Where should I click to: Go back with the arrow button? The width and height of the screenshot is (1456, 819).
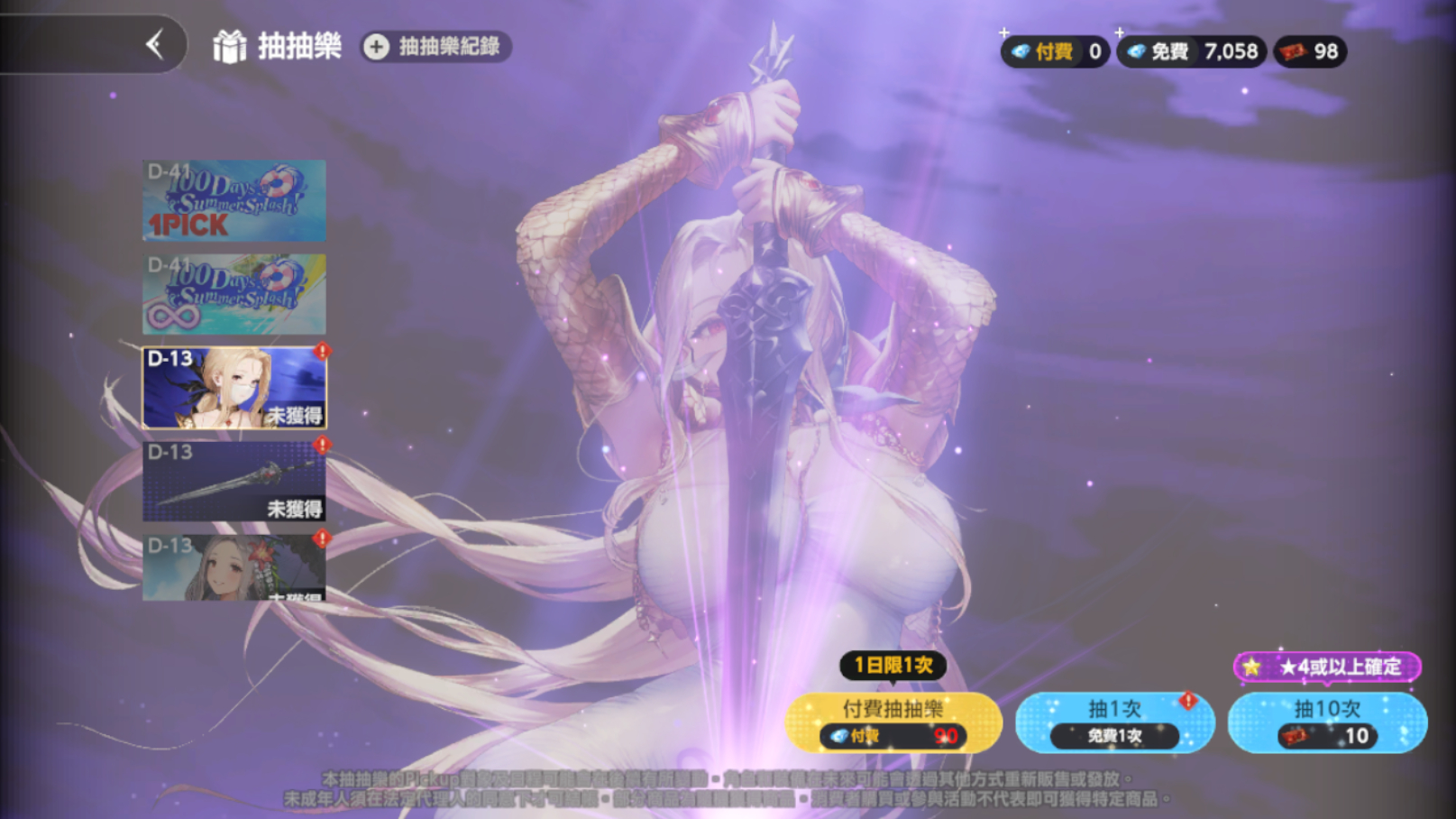click(x=155, y=44)
